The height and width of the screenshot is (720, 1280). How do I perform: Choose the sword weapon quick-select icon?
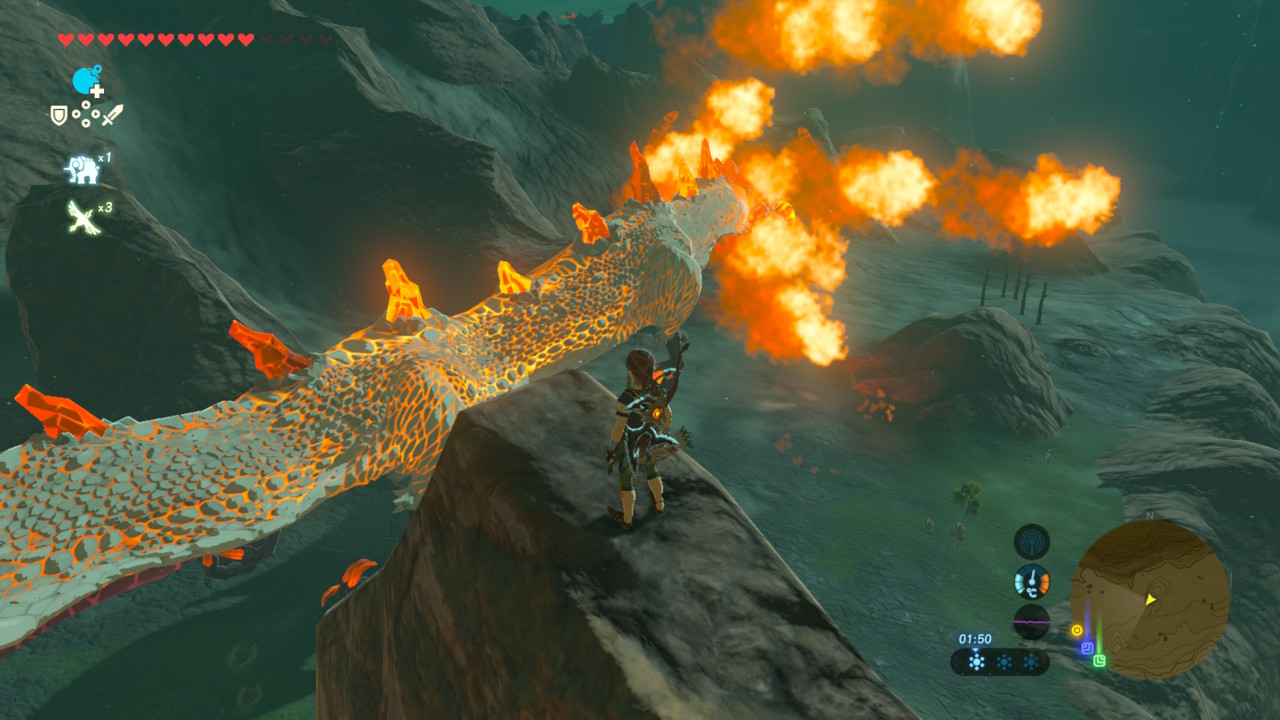(112, 115)
